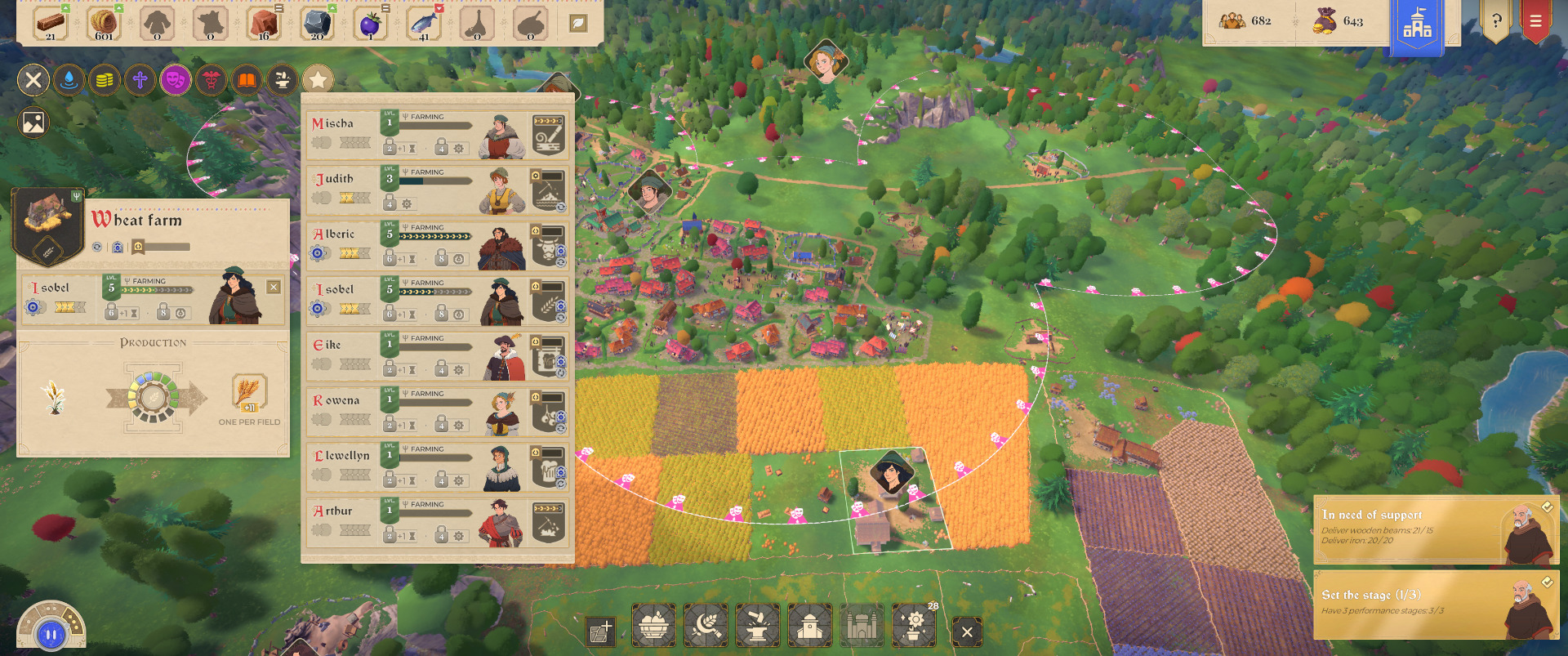Toggle the water overlay filter
This screenshot has height=656, width=1568.
(69, 80)
